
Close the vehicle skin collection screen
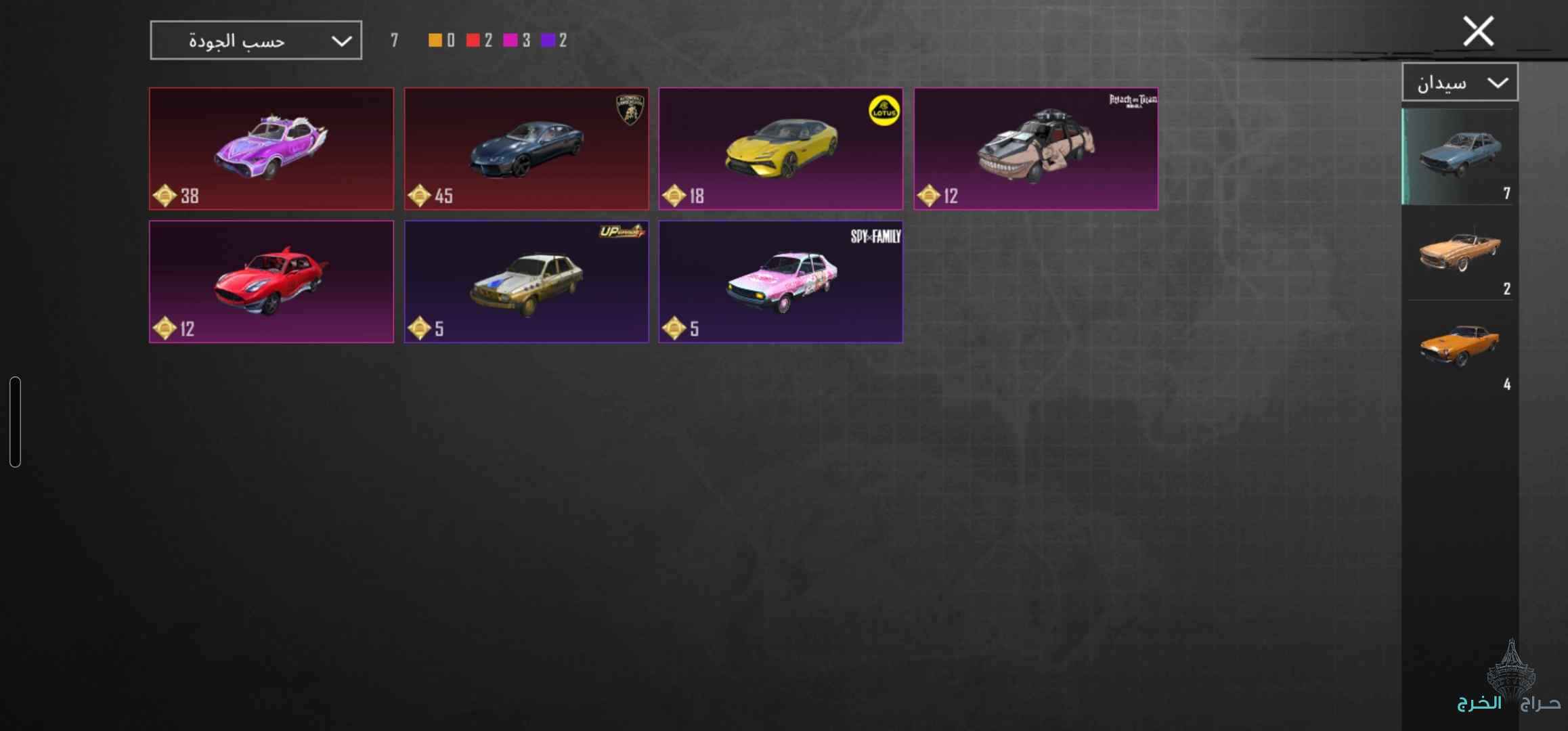pyautogui.click(x=1478, y=32)
